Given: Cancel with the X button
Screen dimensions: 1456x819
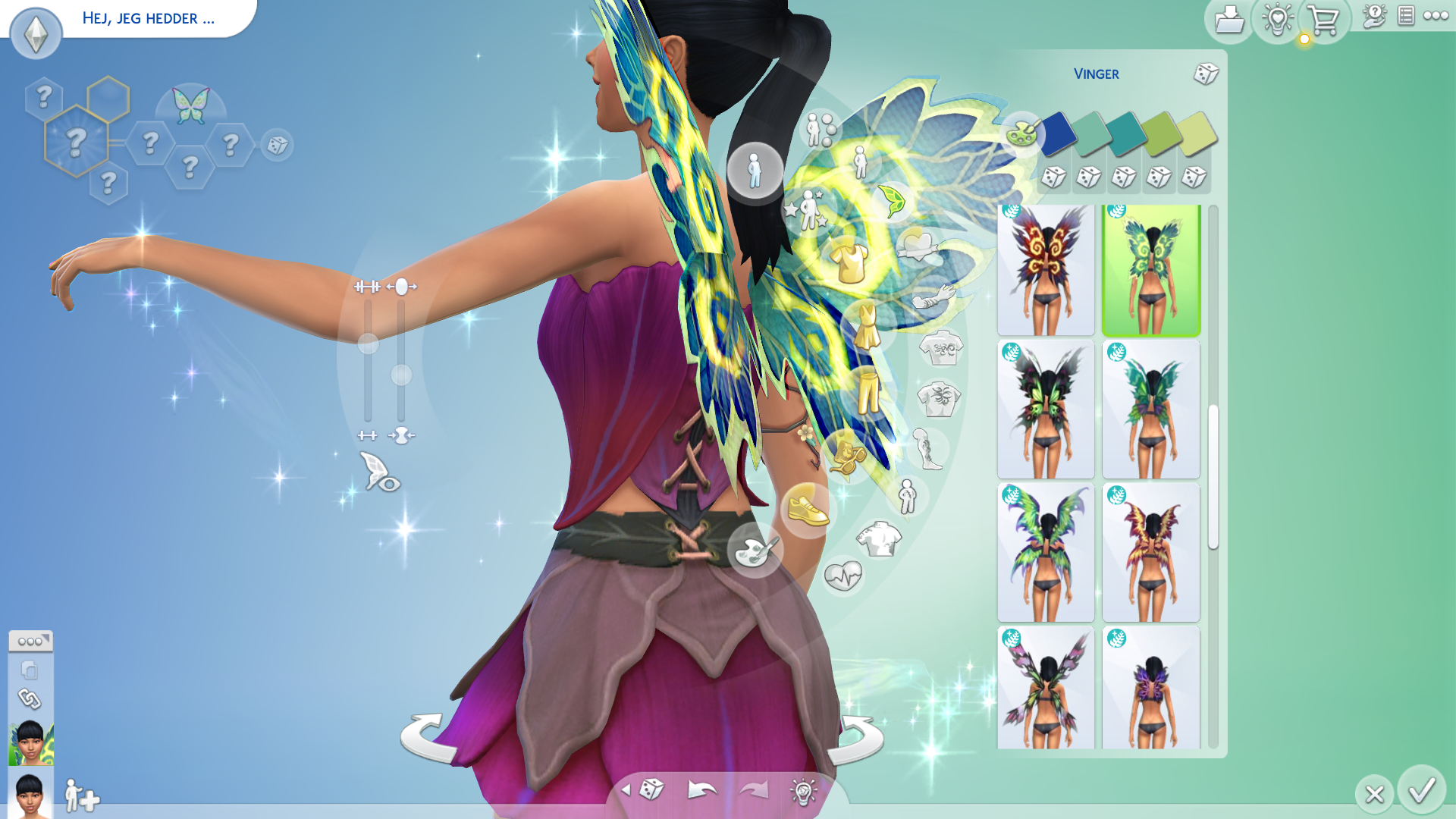Looking at the screenshot, I should coord(1374,794).
